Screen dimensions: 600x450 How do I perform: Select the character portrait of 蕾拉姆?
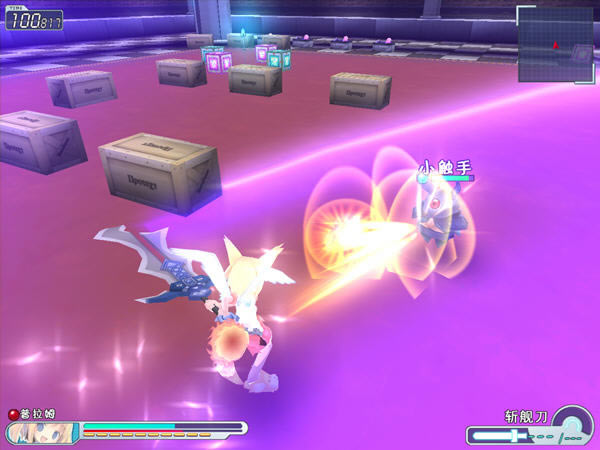click(42, 433)
